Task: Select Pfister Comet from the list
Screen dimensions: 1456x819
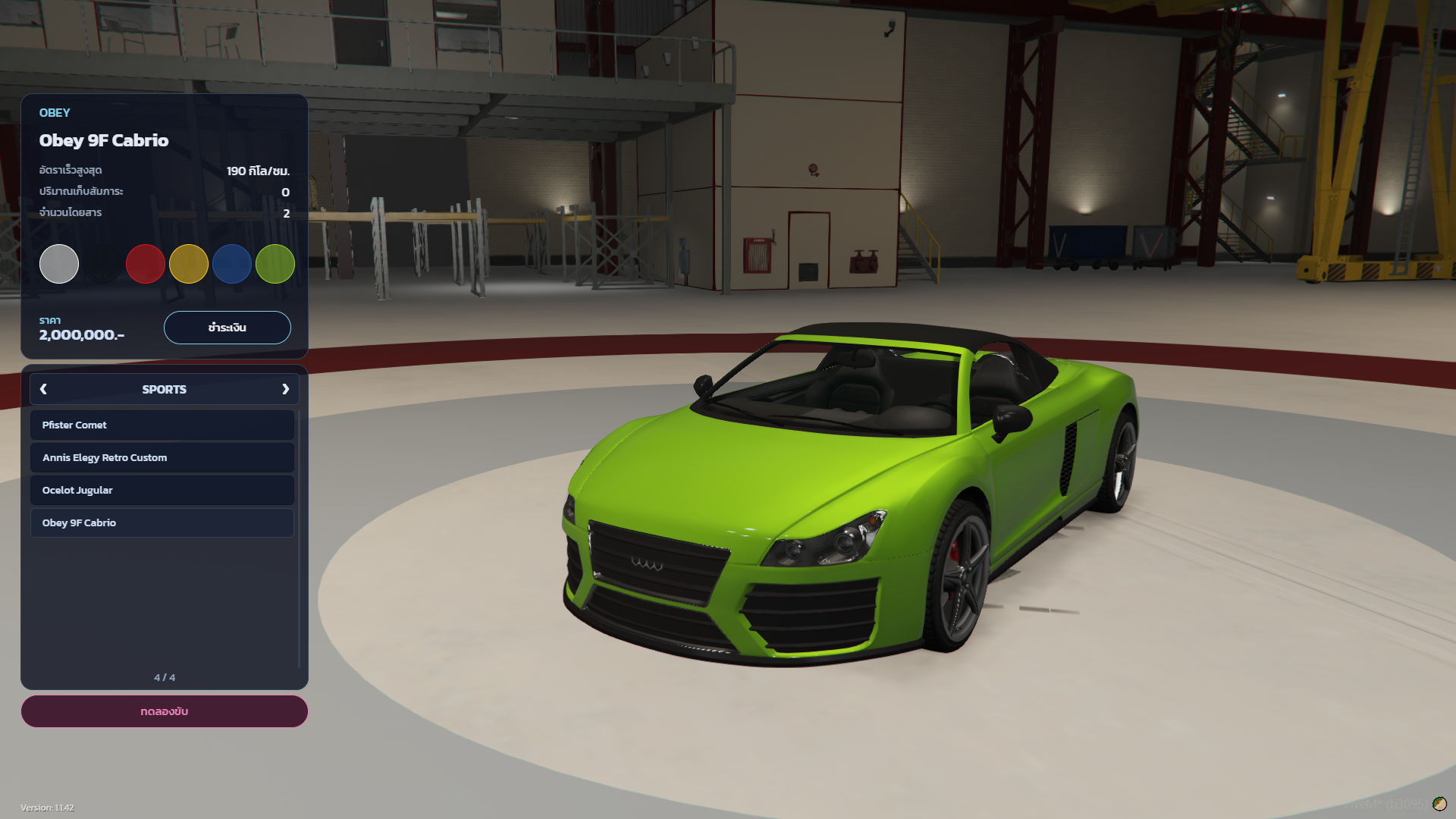Action: pyautogui.click(x=162, y=425)
